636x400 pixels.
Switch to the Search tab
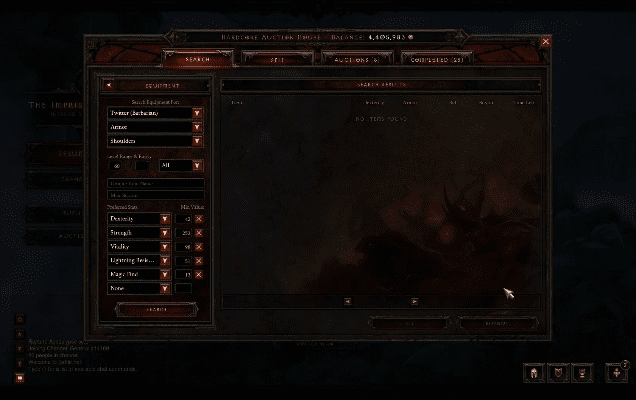198,60
